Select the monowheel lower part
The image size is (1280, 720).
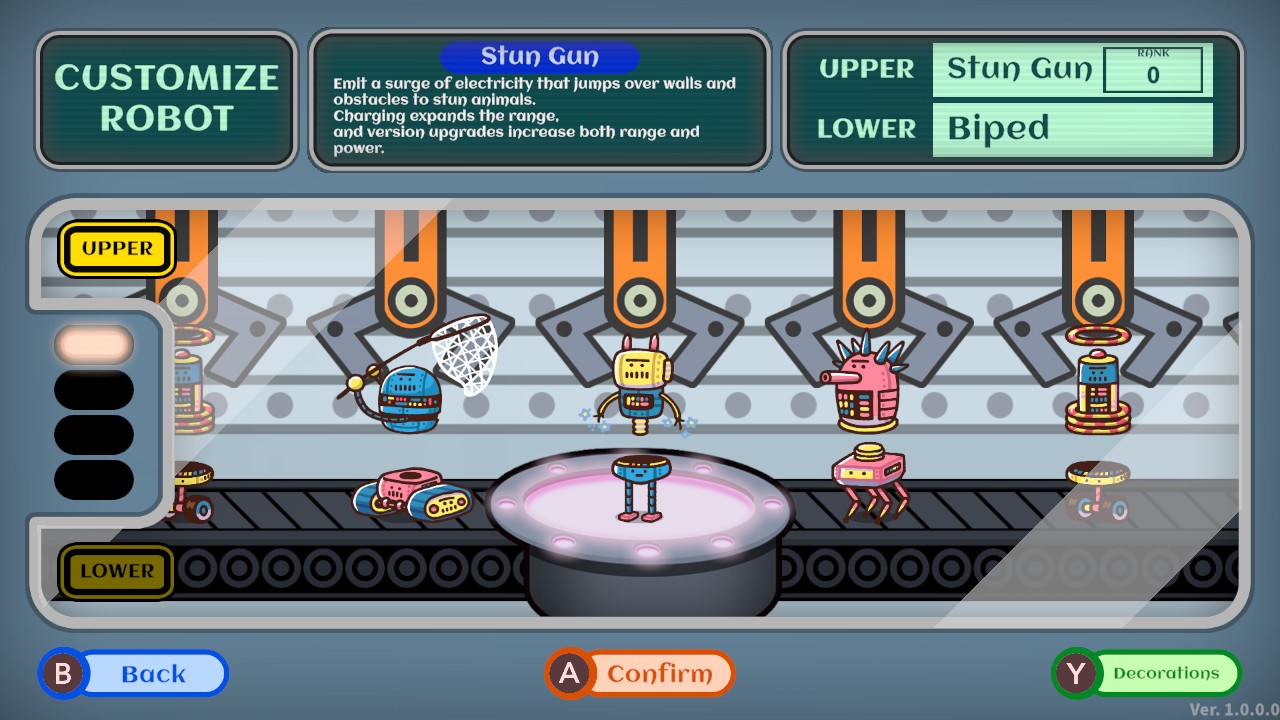[1098, 485]
